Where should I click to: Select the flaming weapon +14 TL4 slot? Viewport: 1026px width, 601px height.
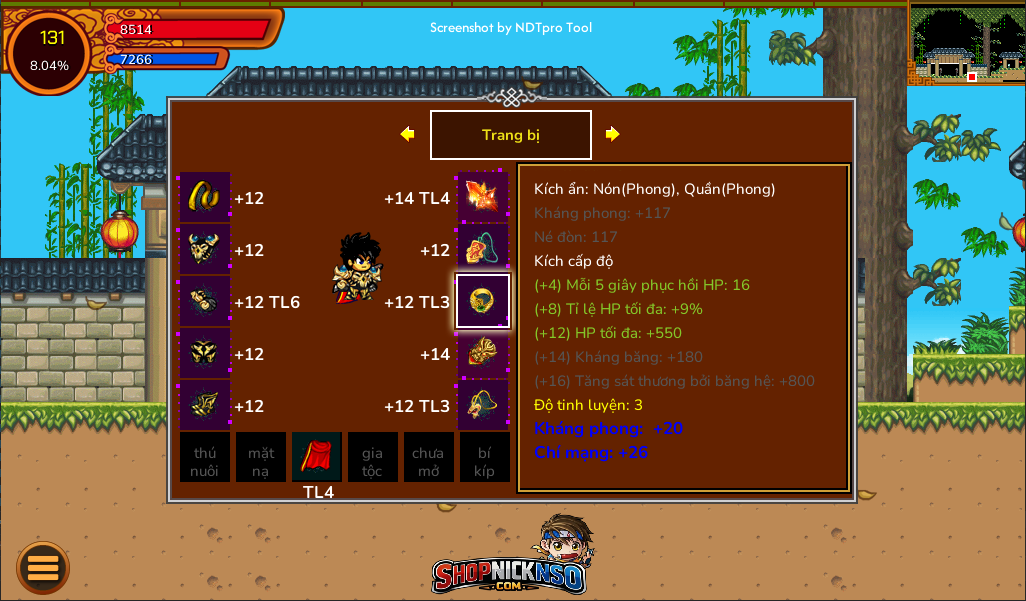point(483,197)
